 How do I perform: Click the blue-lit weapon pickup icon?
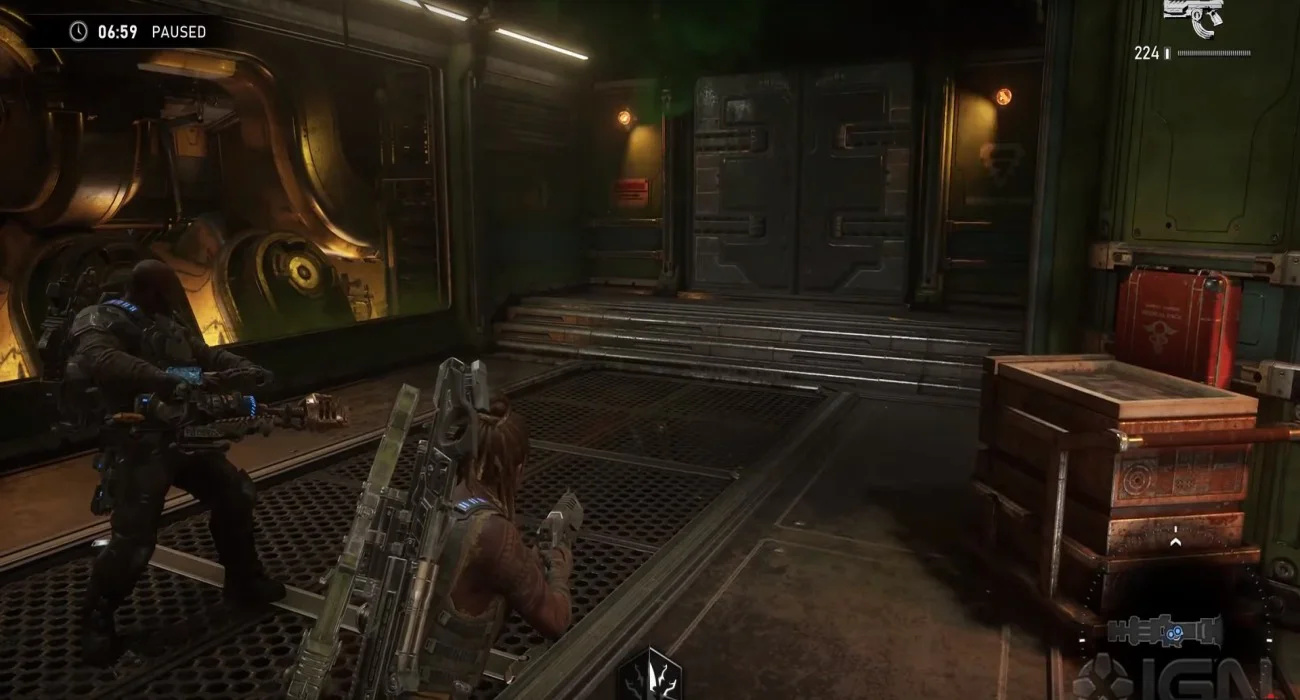[x=1163, y=631]
